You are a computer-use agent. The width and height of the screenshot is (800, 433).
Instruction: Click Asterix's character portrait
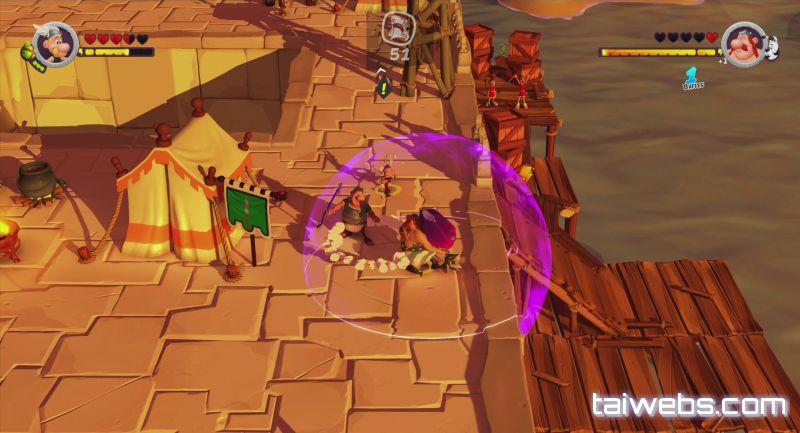pyautogui.click(x=53, y=42)
